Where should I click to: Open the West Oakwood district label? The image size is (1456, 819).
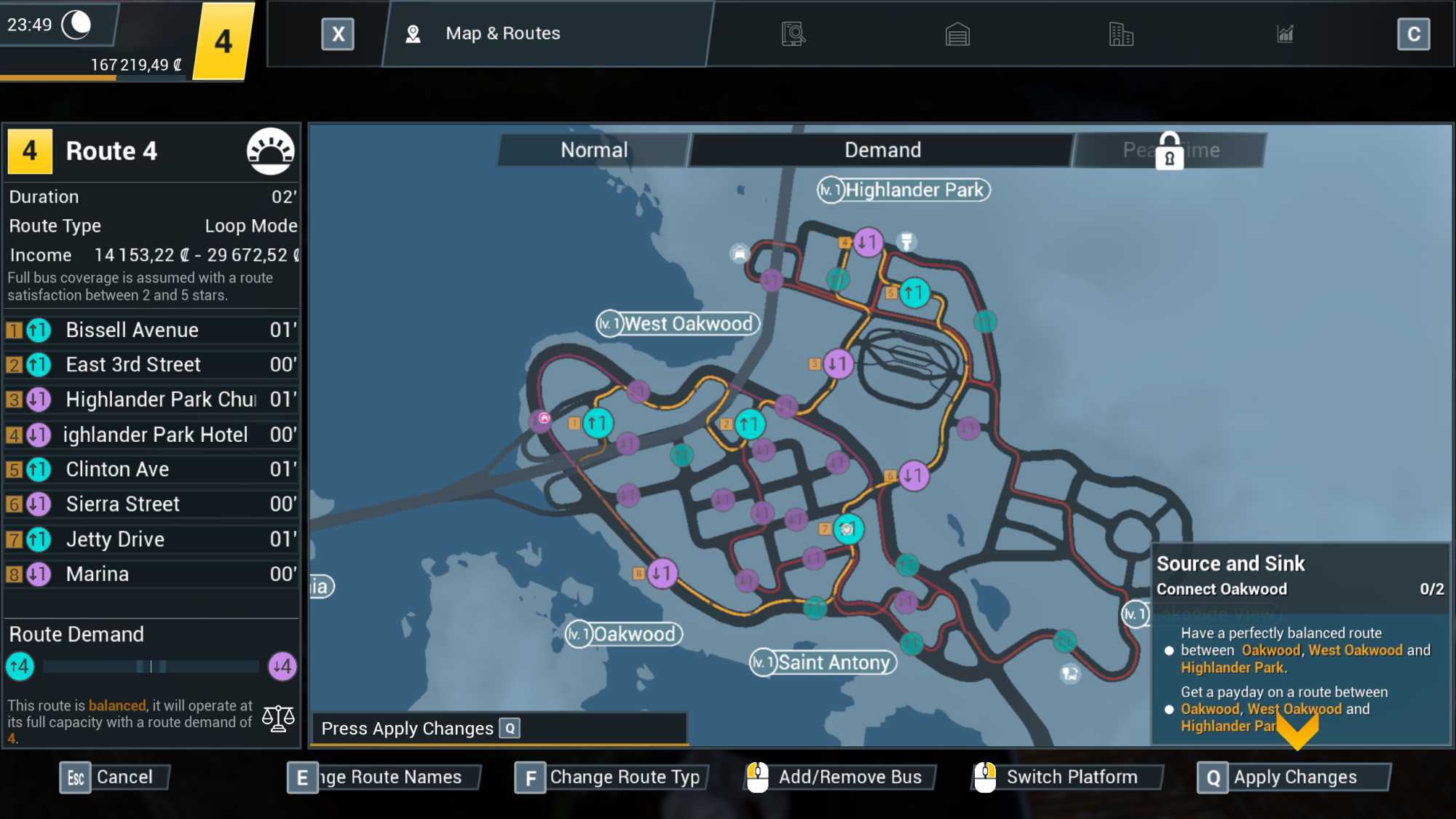678,324
